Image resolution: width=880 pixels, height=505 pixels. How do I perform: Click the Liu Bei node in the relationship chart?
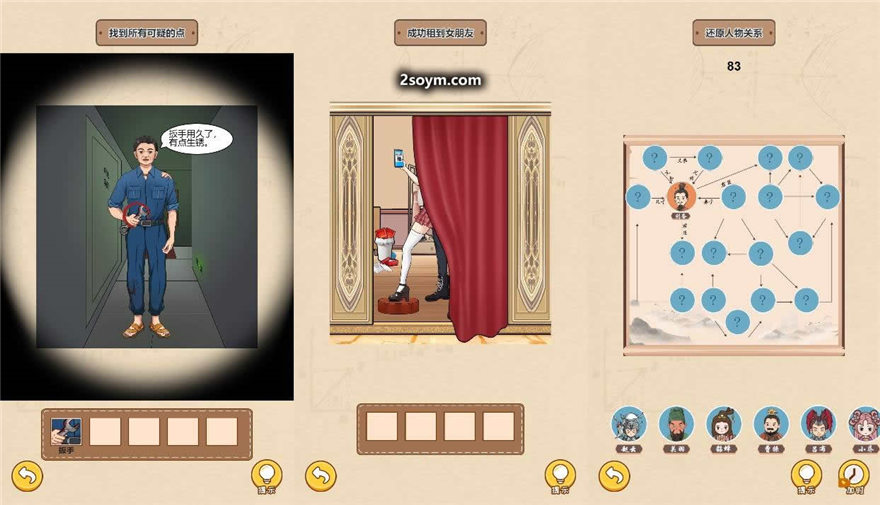(682, 194)
